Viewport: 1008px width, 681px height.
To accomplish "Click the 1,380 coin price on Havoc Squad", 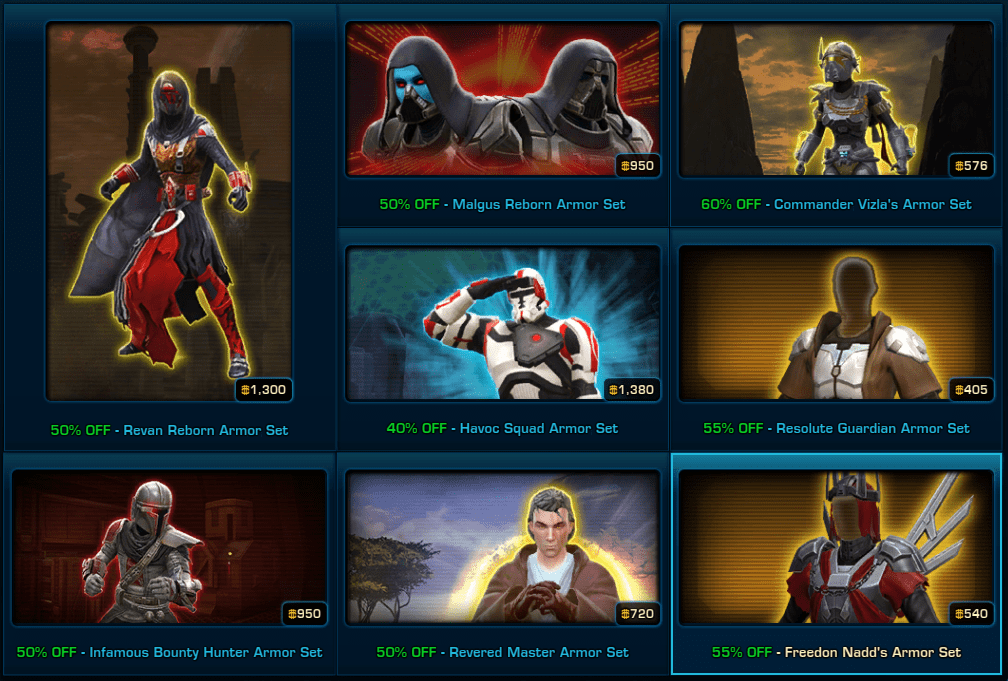I will click(x=634, y=389).
